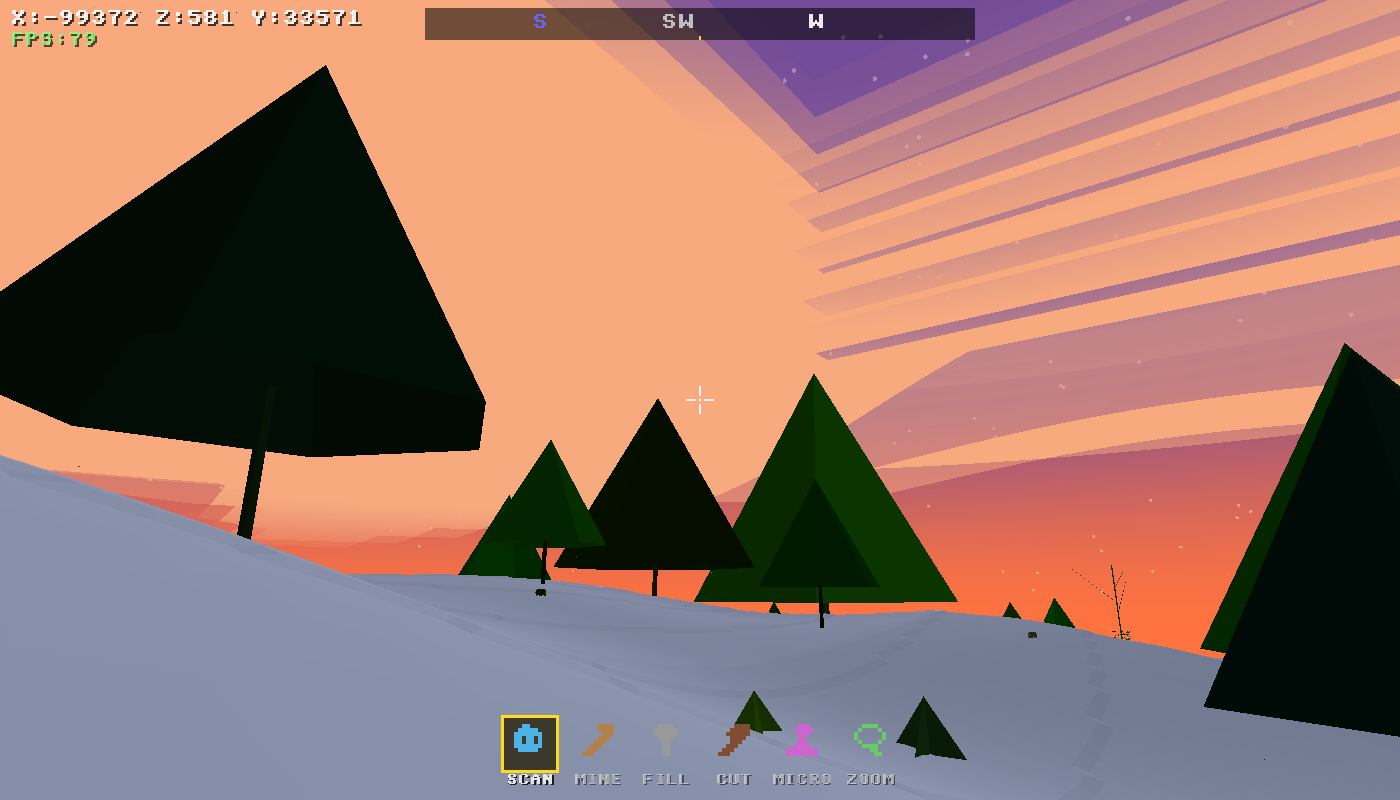Viewport: 1400px width, 800px height.
Task: Select the S heading on the compass bar
Action: click(x=539, y=21)
